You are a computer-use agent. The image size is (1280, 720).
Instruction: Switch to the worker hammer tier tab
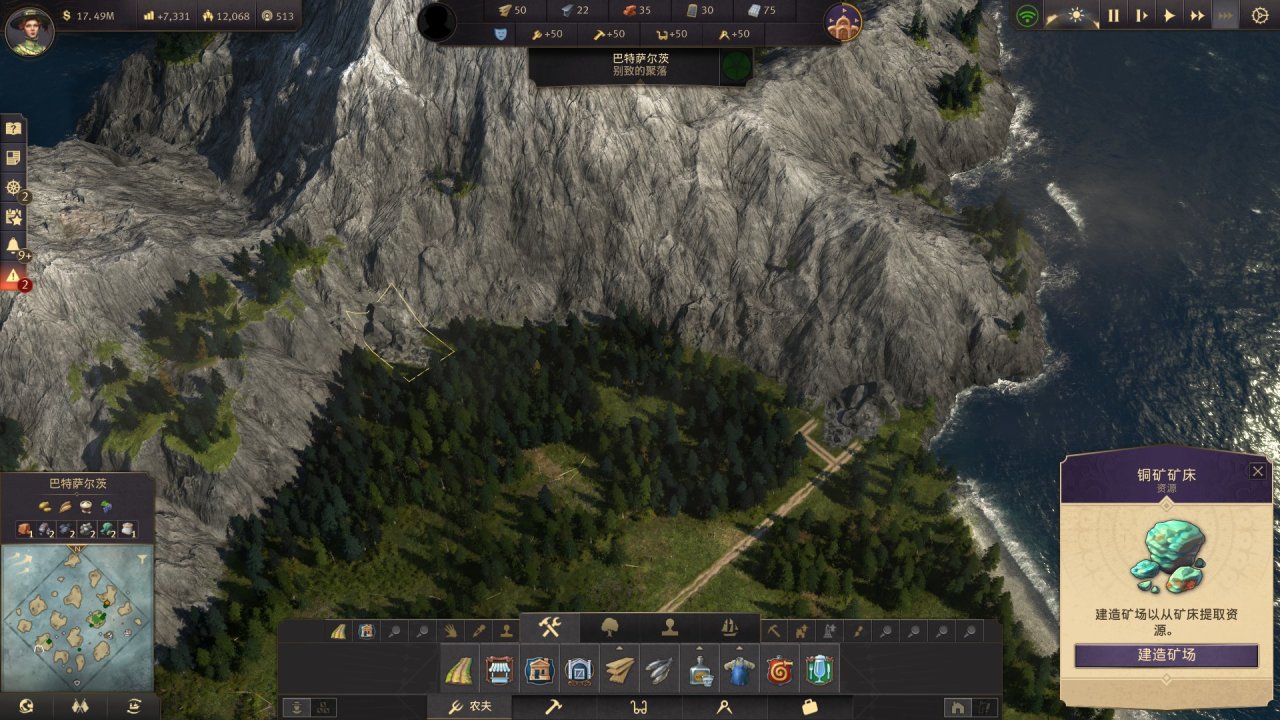coord(553,707)
